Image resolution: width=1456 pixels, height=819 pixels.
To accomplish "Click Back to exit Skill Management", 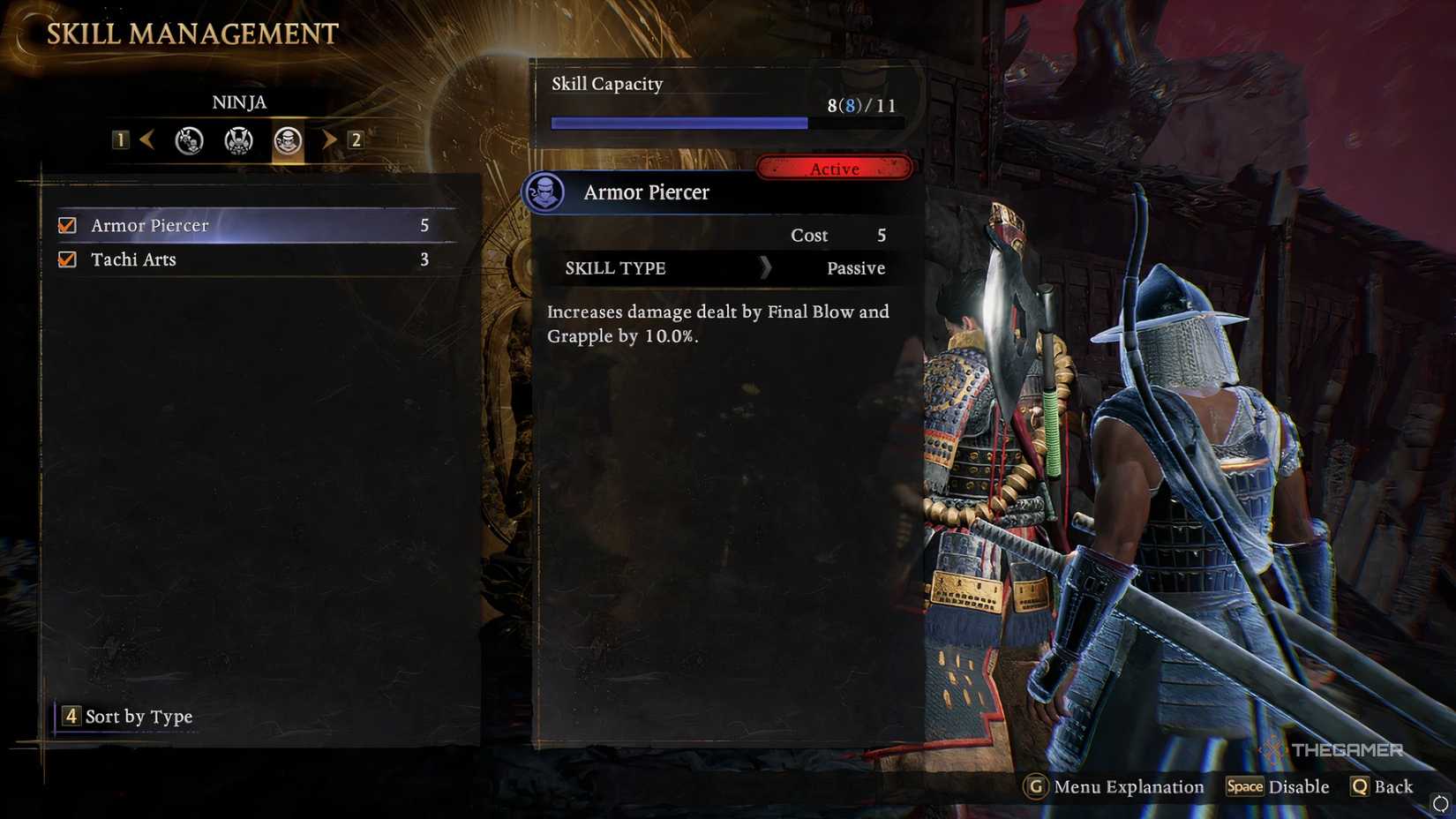I will 1383,787.
